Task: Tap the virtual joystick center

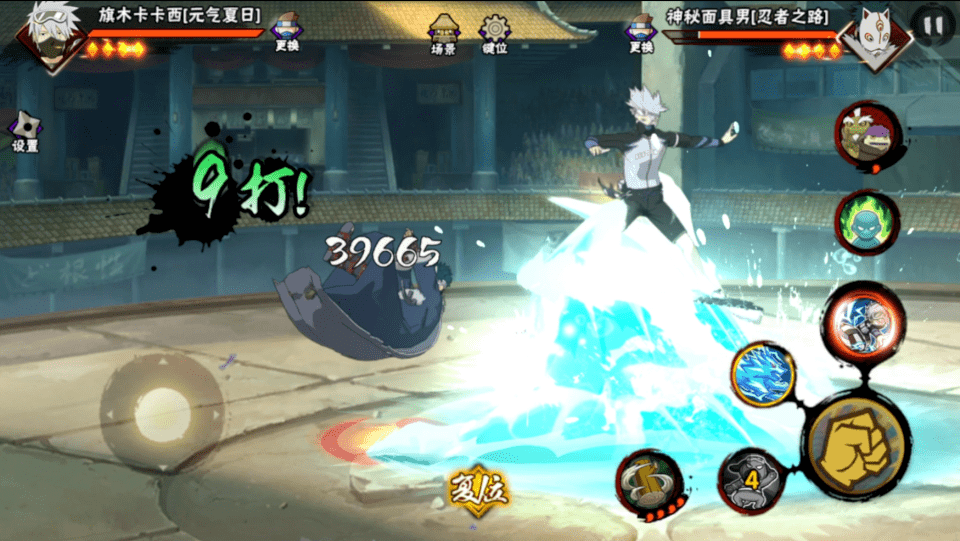Action: pos(162,411)
